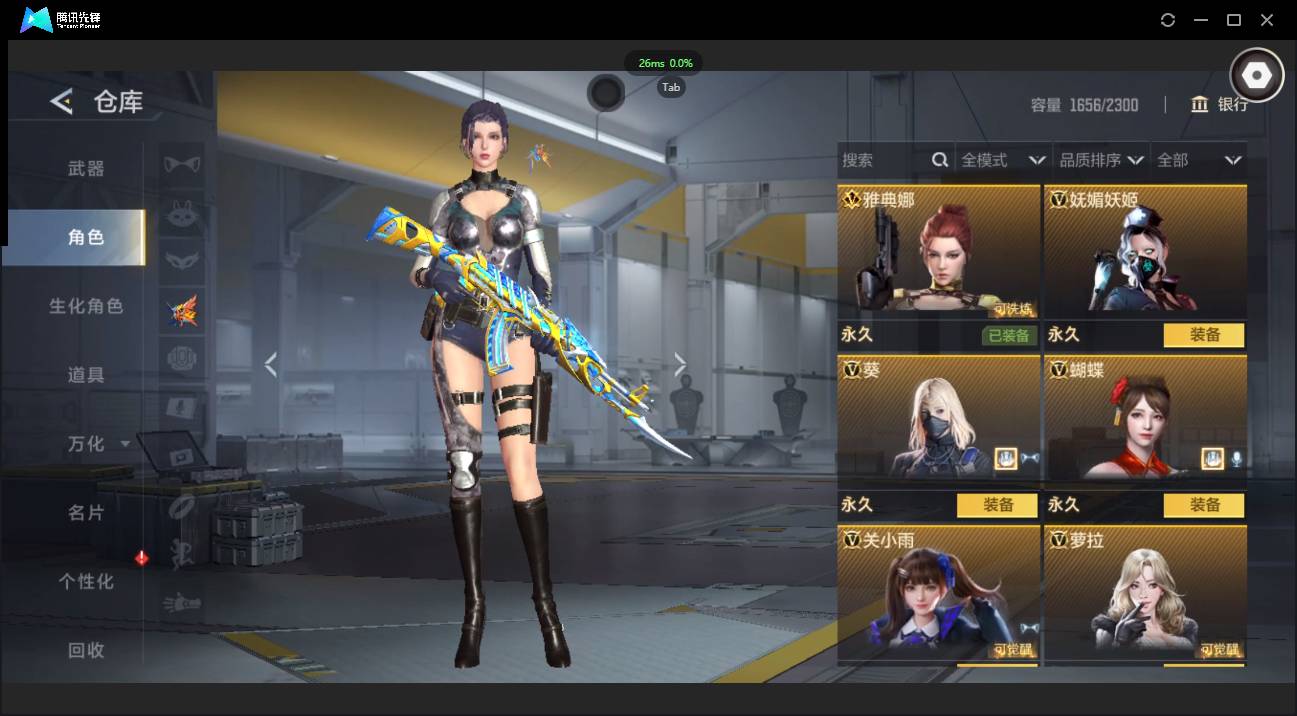Rotate character preview with right arrow

click(680, 365)
